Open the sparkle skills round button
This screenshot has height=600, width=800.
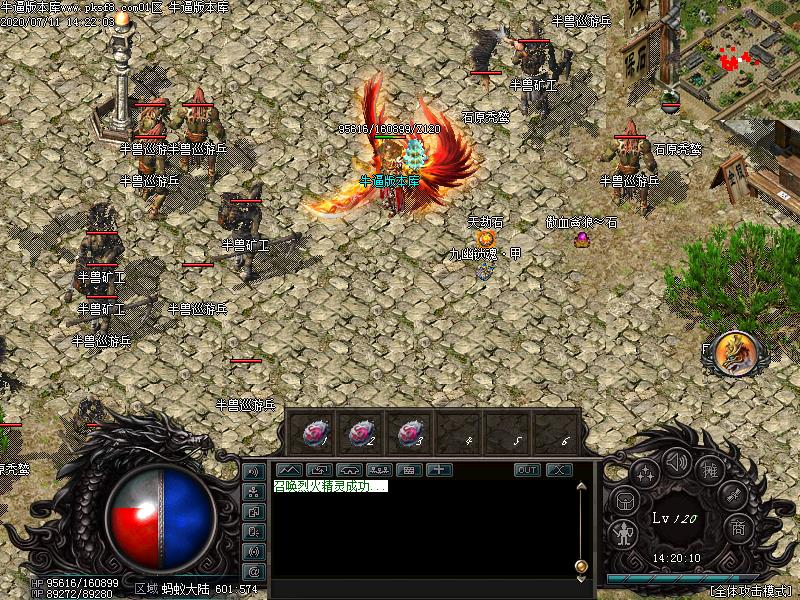point(645,475)
